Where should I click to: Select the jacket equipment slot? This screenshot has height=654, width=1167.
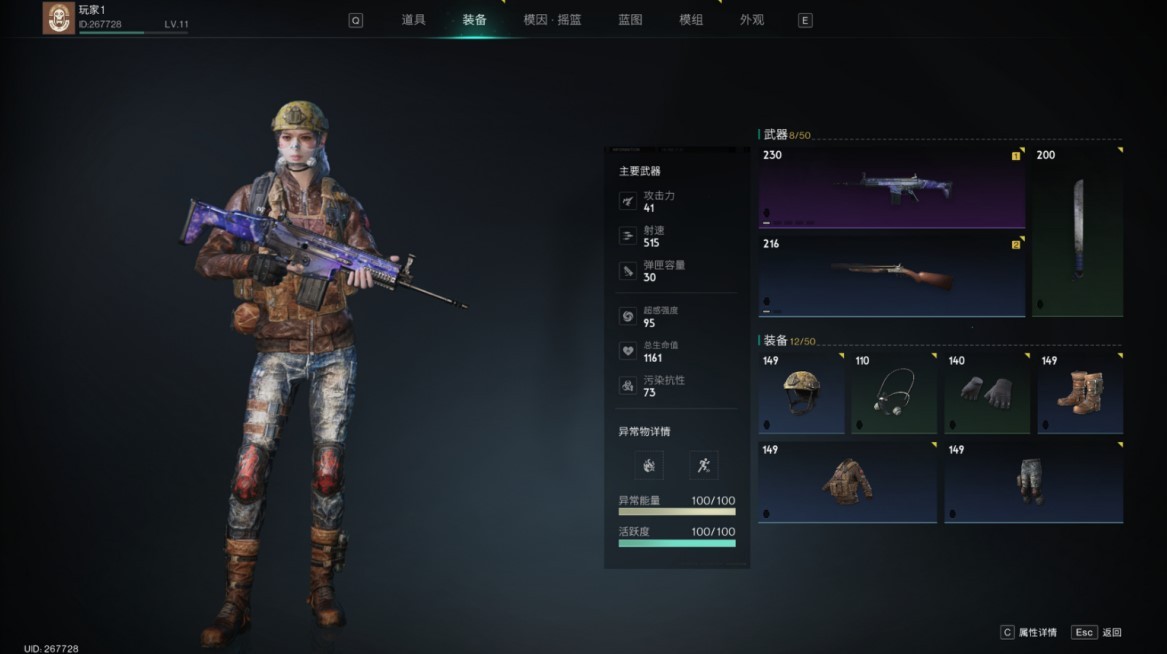point(847,482)
